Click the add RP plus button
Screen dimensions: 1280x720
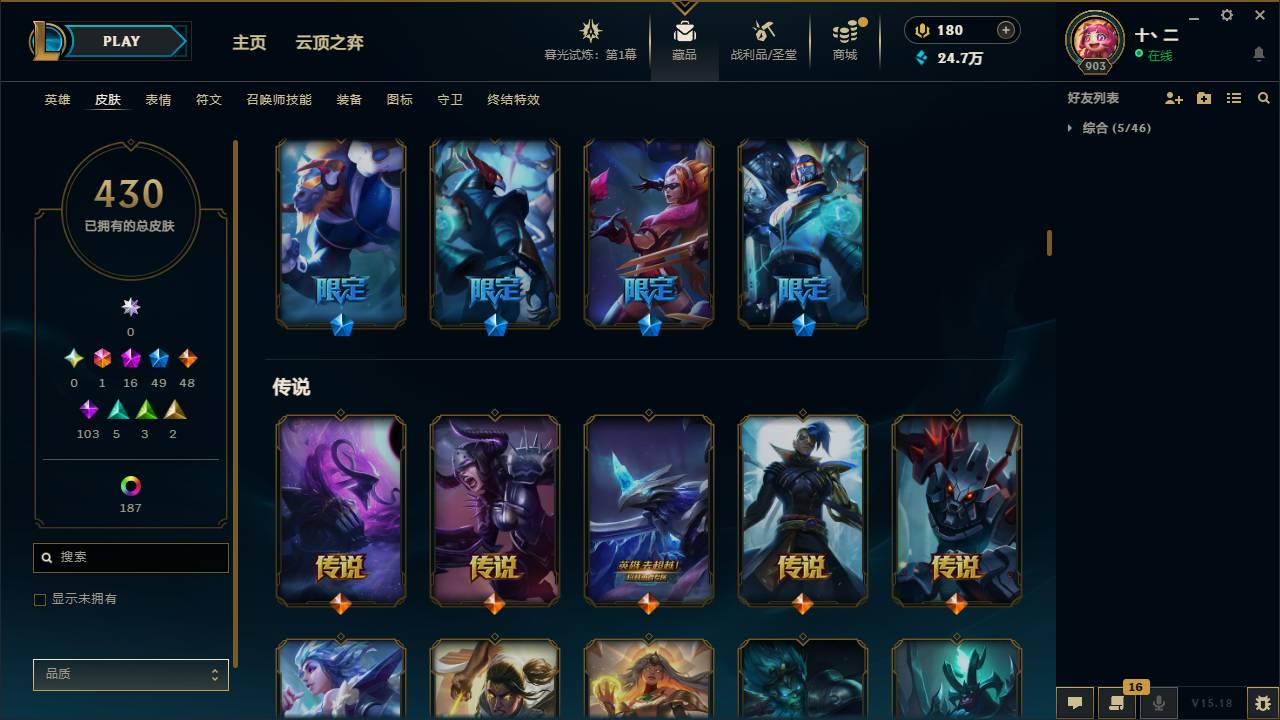click(1004, 30)
